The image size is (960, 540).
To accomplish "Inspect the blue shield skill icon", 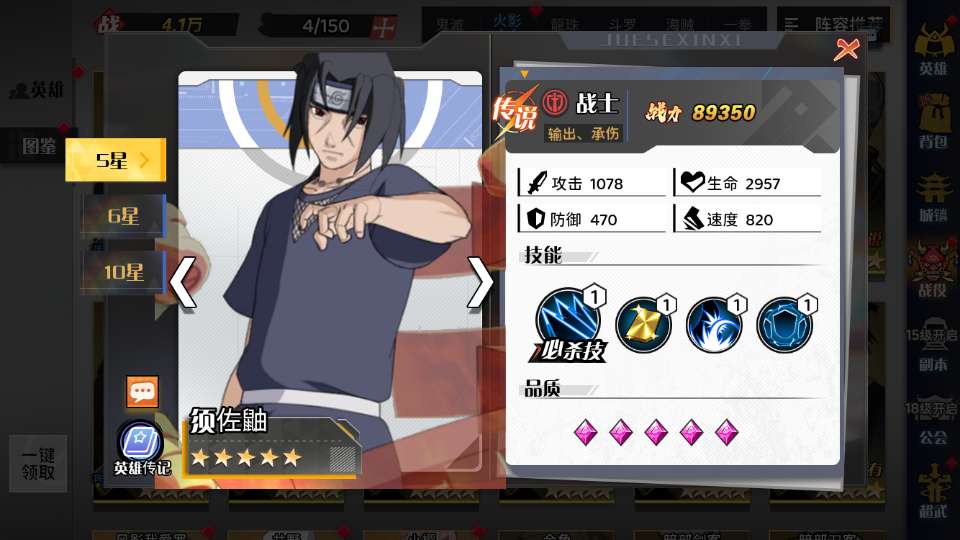I will pos(784,325).
